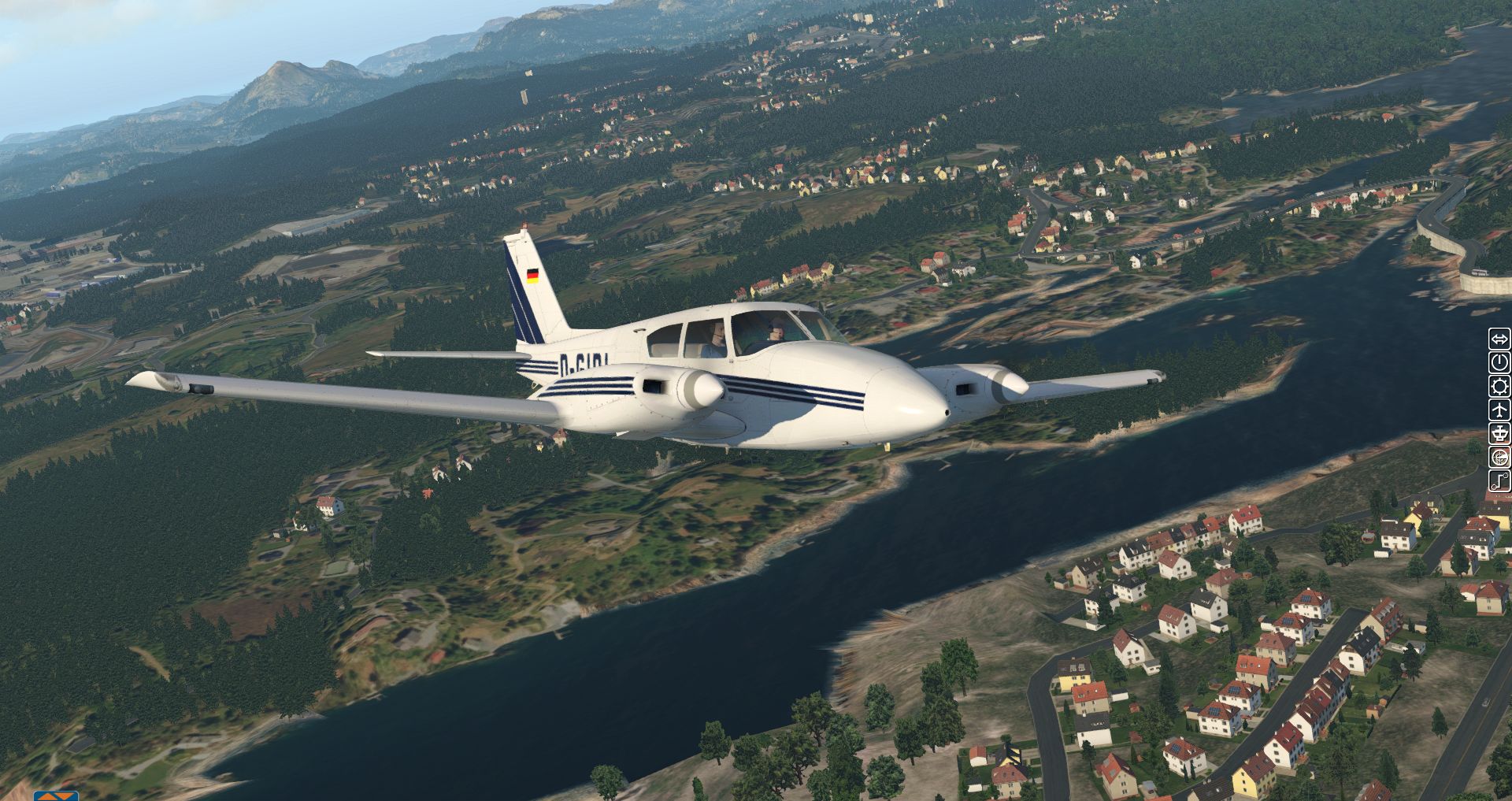This screenshot has width=1512, height=801.
Task: Click the blue and orange triangles icon
Action: click(56, 796)
